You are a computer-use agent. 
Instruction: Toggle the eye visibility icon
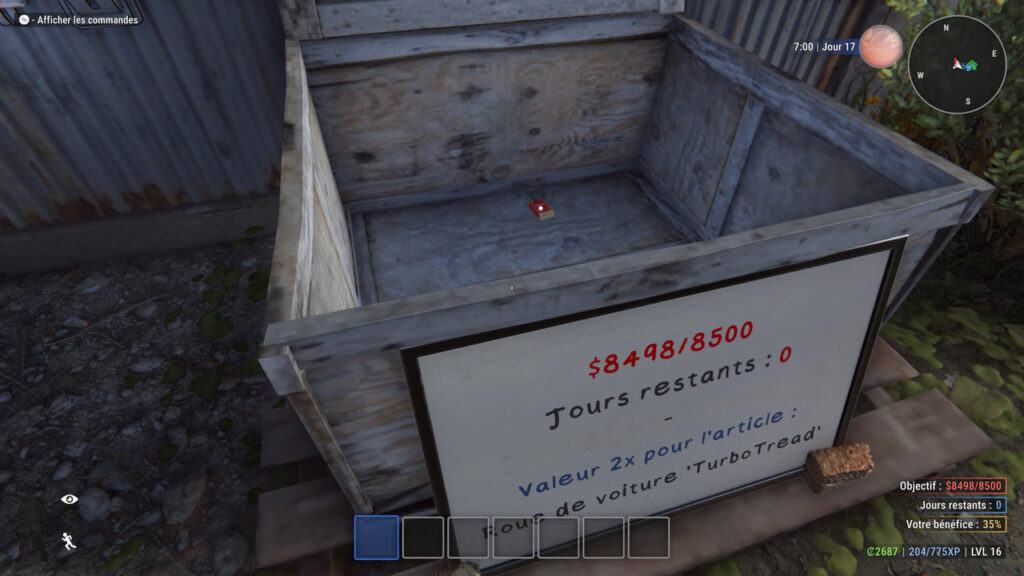click(69, 499)
